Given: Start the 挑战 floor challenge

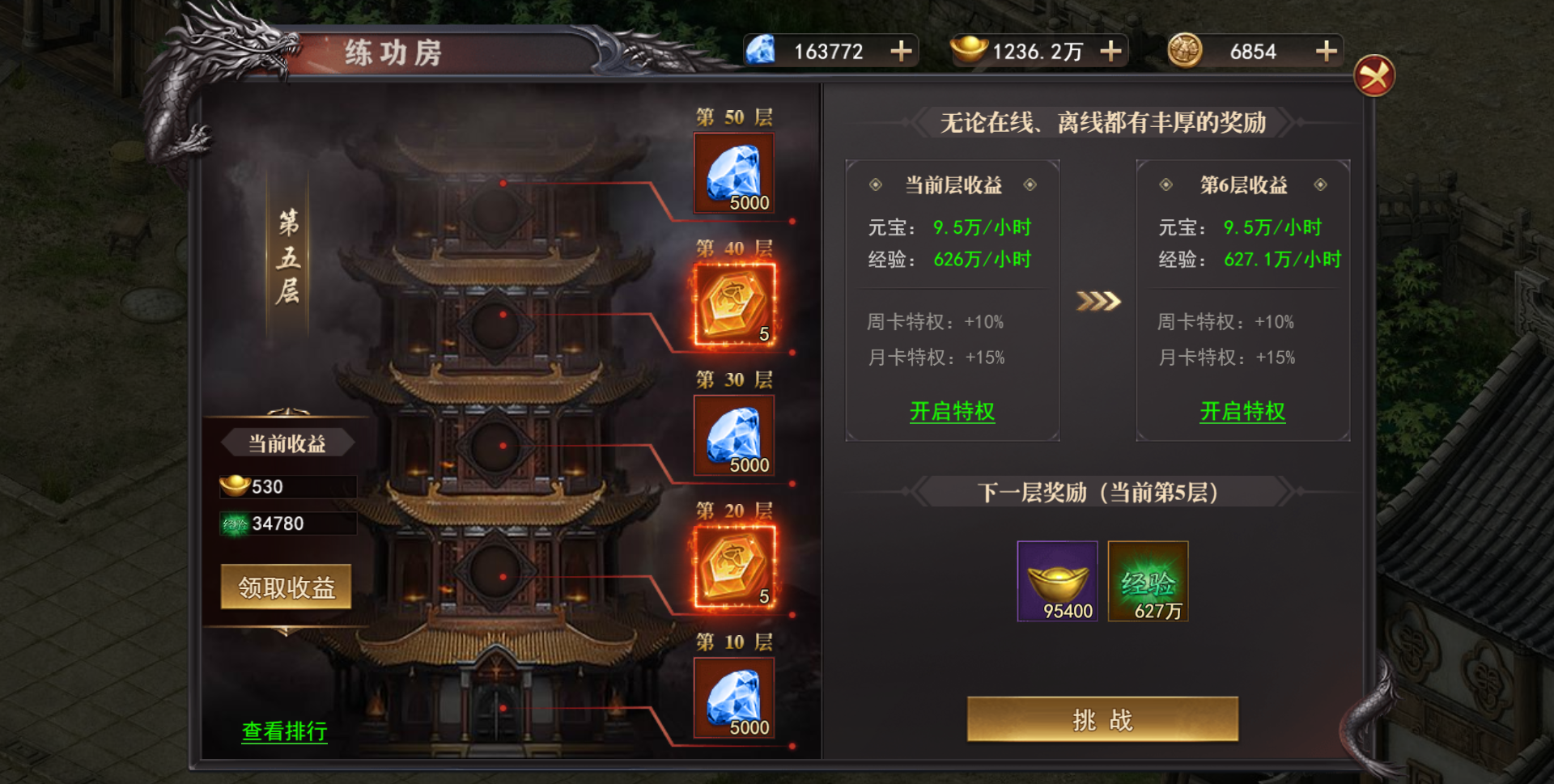Looking at the screenshot, I should [1102, 719].
